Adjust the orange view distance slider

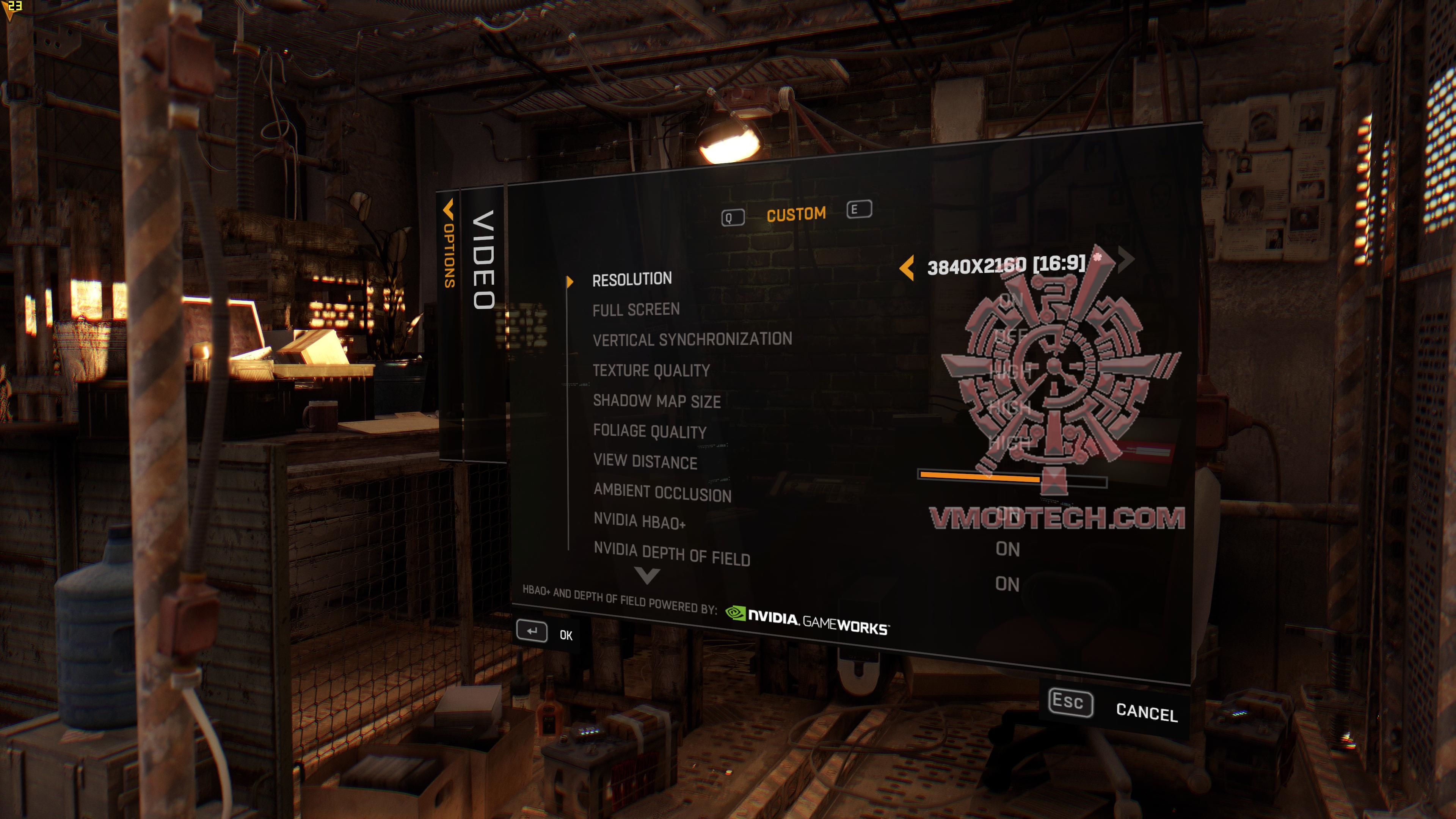1012,478
